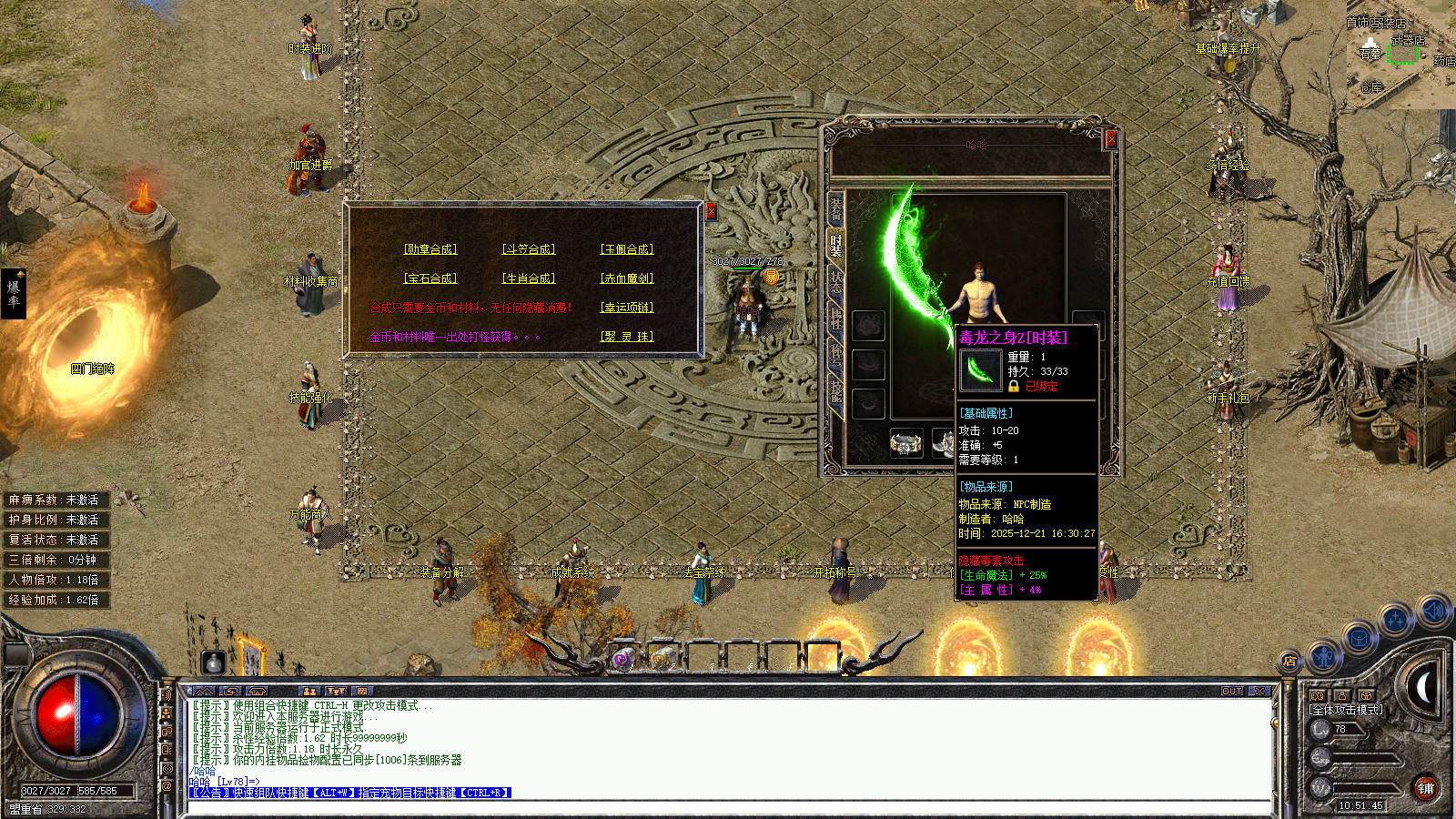Switch to the 装备 equipment tab
The image size is (1456, 819).
[x=835, y=208]
